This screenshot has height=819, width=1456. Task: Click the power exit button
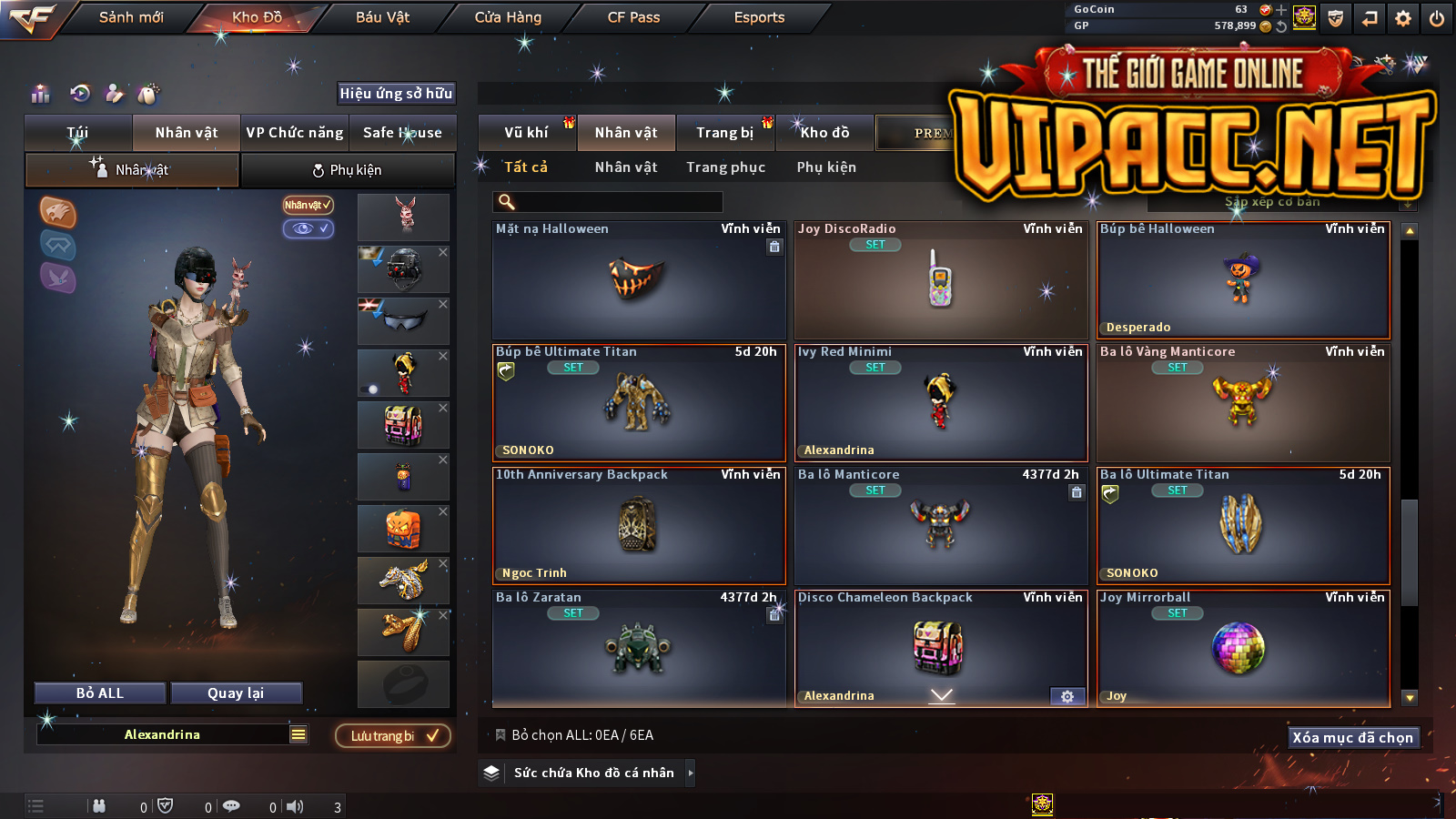coord(1437,18)
